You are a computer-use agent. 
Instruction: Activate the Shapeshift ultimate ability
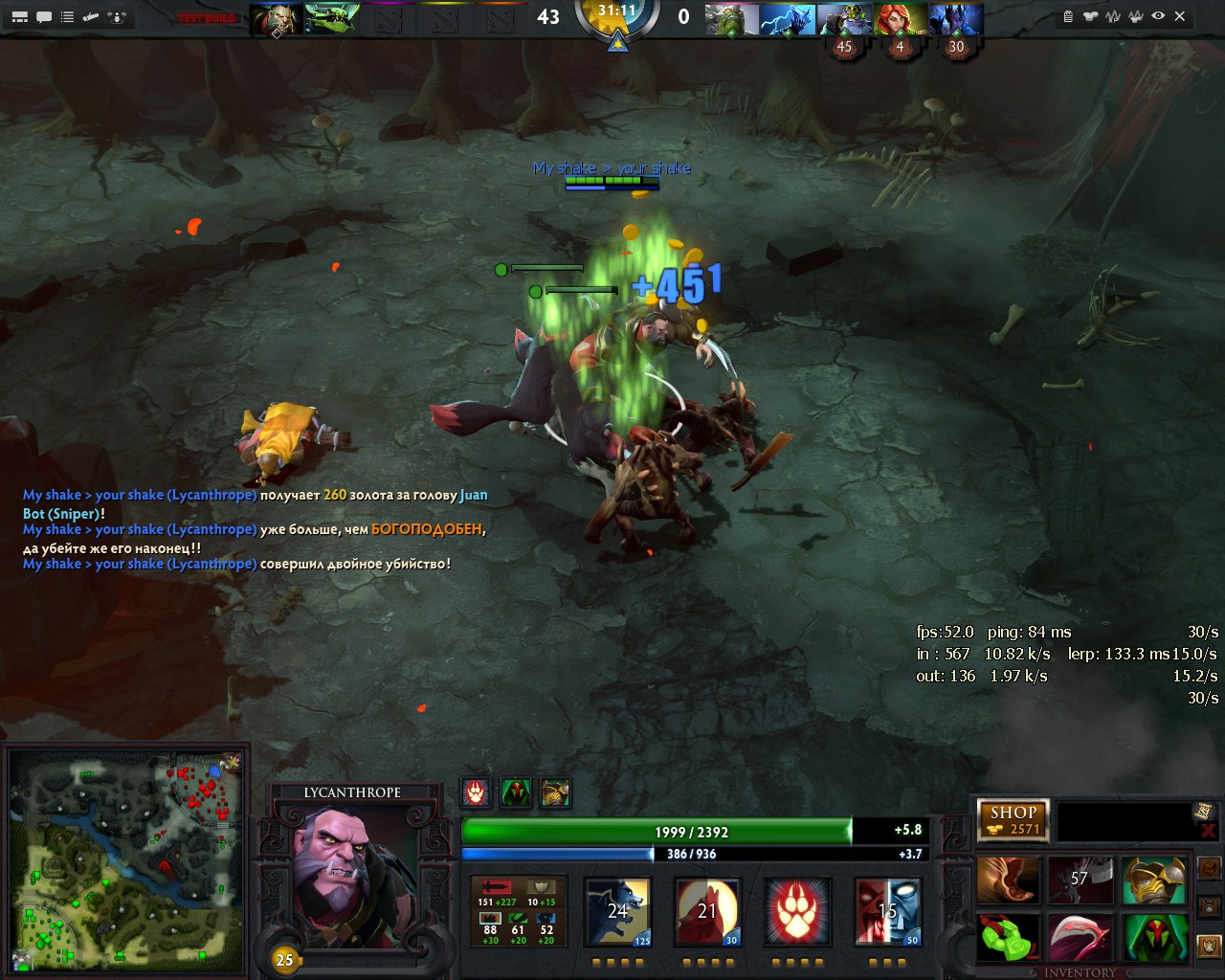click(x=887, y=911)
